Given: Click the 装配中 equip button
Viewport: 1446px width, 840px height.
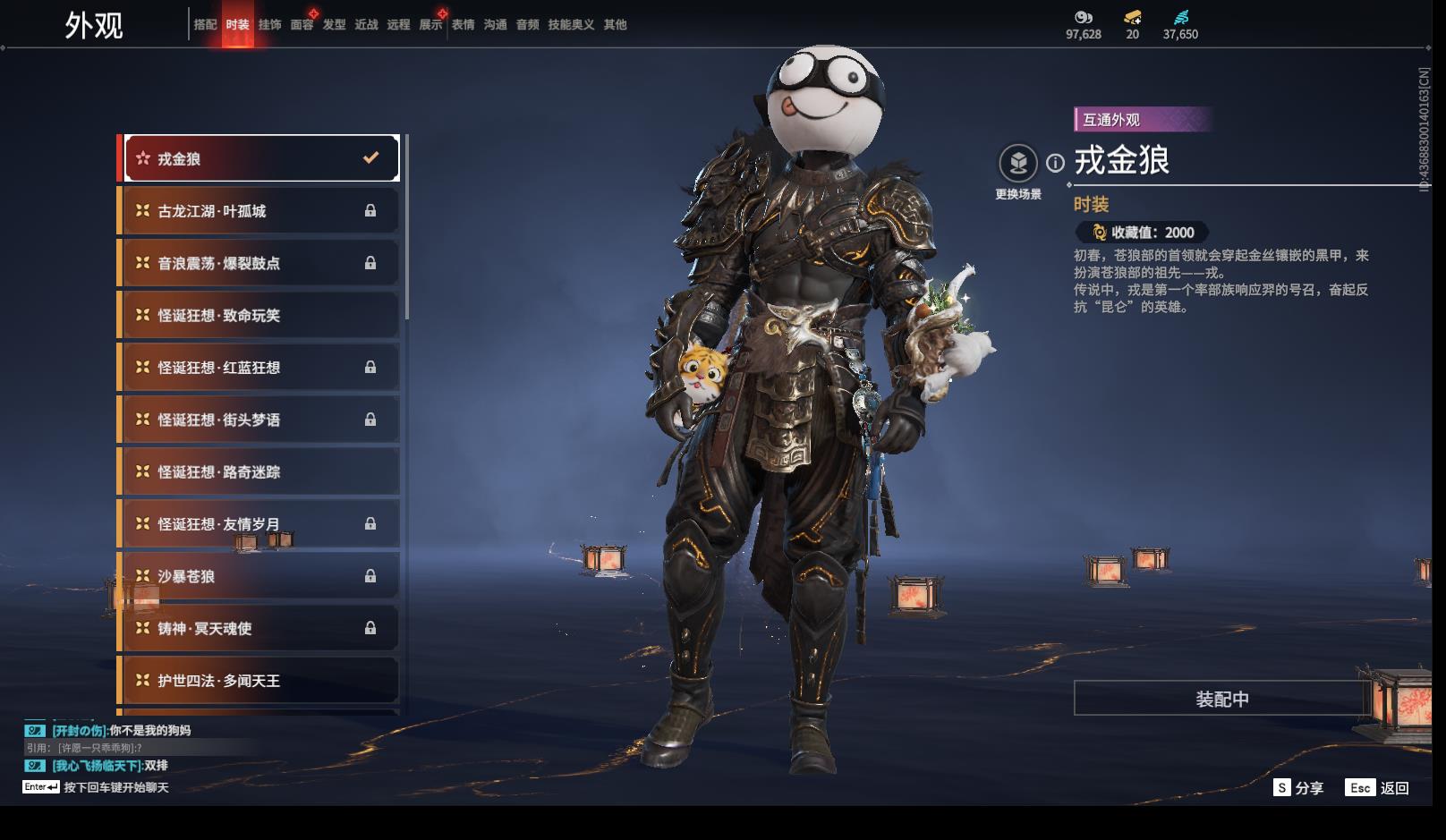Looking at the screenshot, I should pos(1221,699).
